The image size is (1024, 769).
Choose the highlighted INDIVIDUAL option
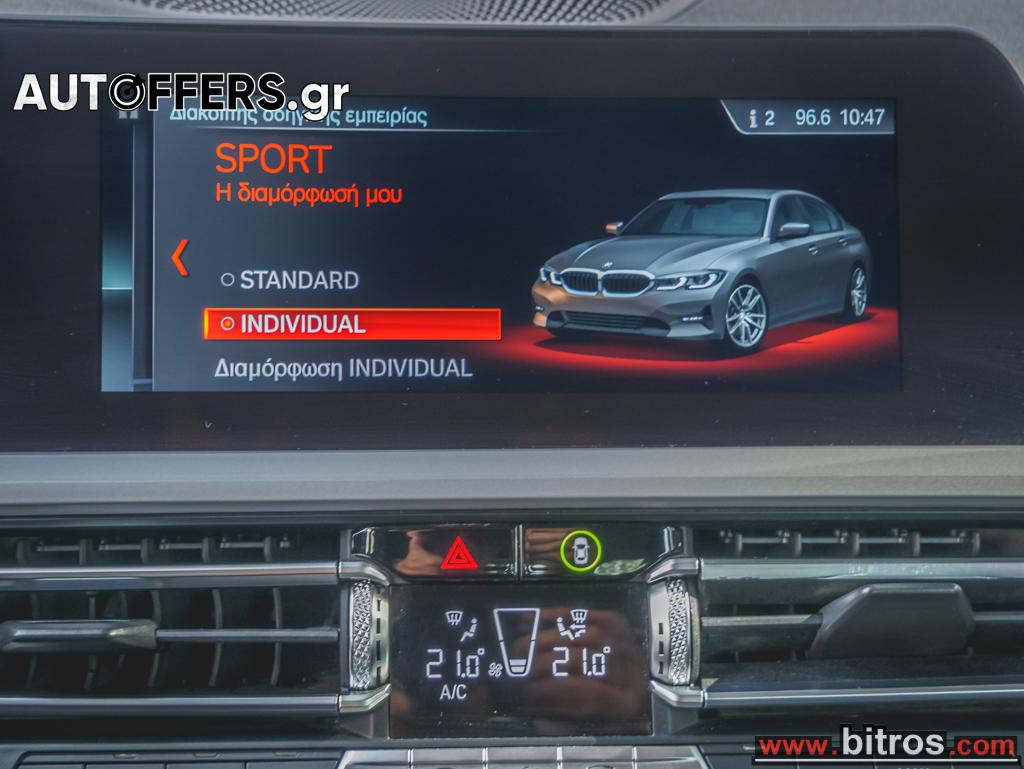352,324
